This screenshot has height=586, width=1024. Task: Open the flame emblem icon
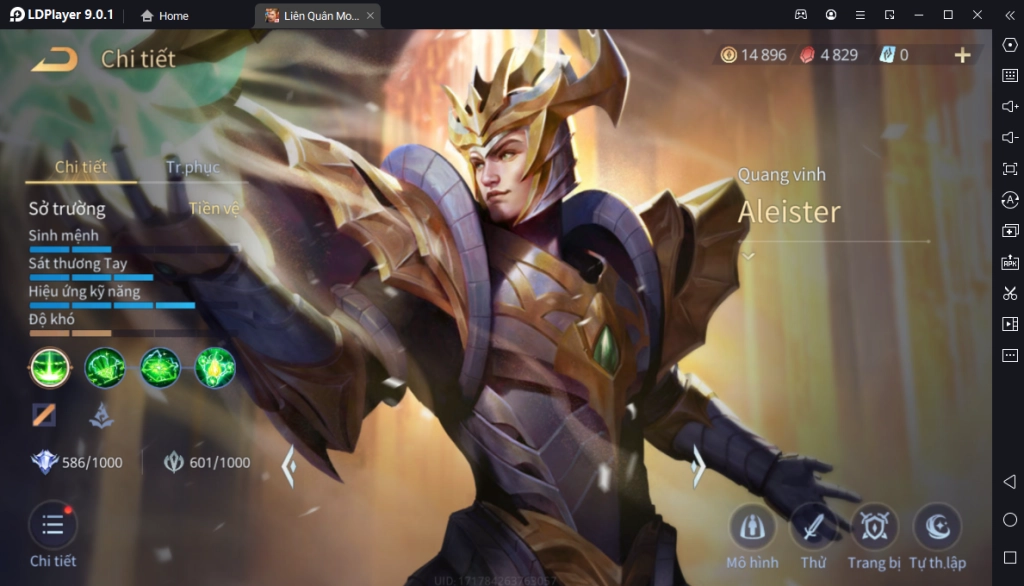[x=101, y=415]
